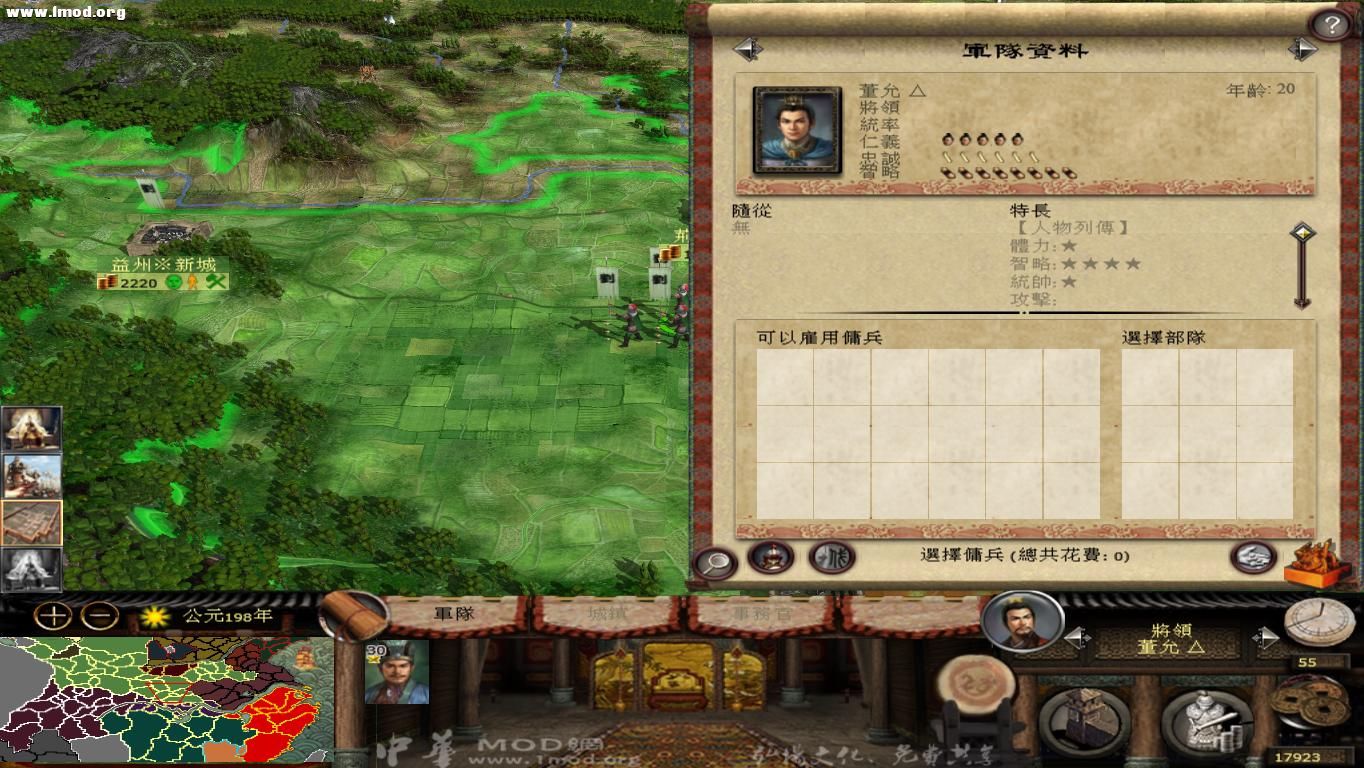
Task: Open the help question mark button
Action: click(1333, 22)
